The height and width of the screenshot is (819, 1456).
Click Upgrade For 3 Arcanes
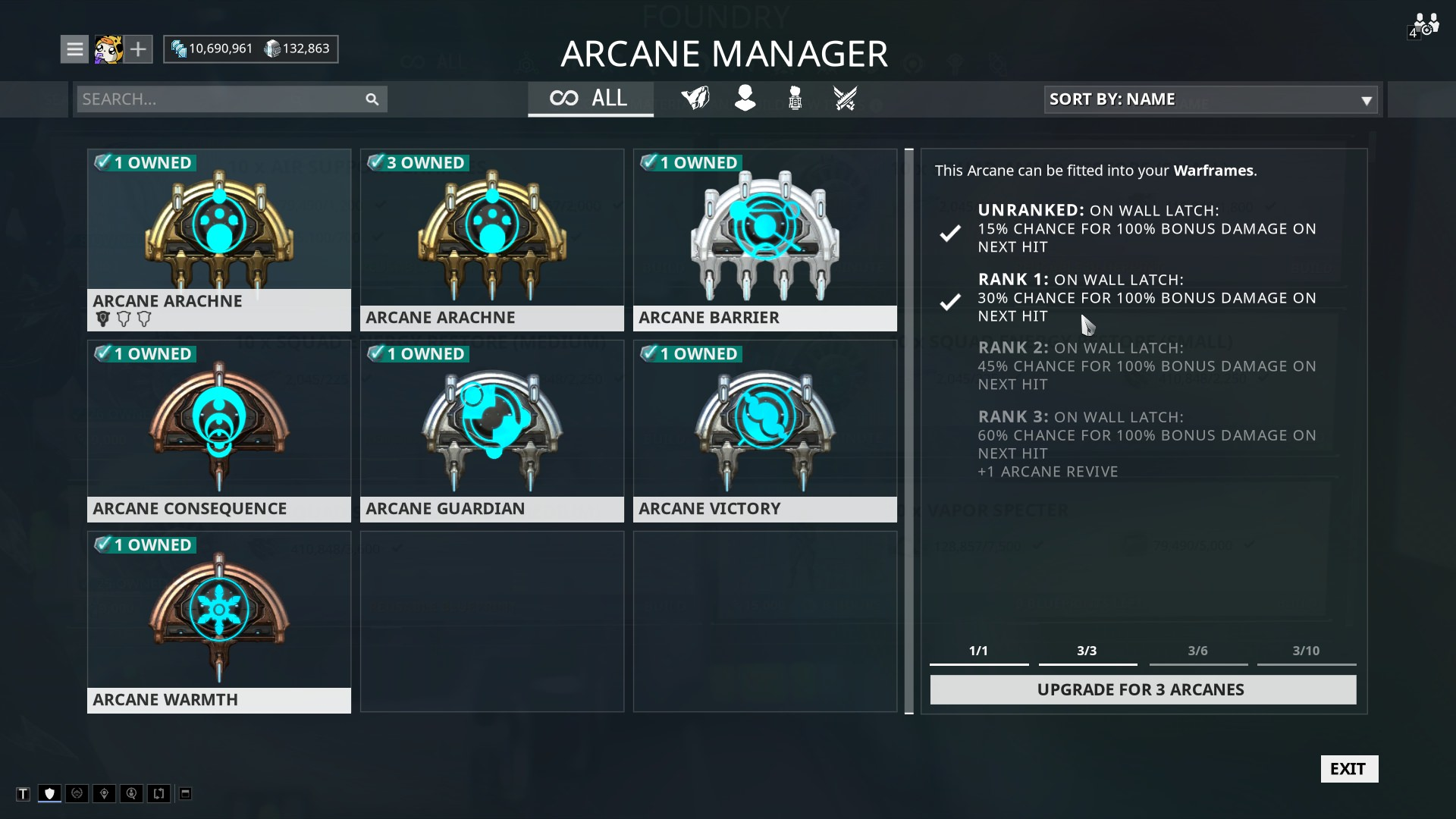[x=1142, y=689]
